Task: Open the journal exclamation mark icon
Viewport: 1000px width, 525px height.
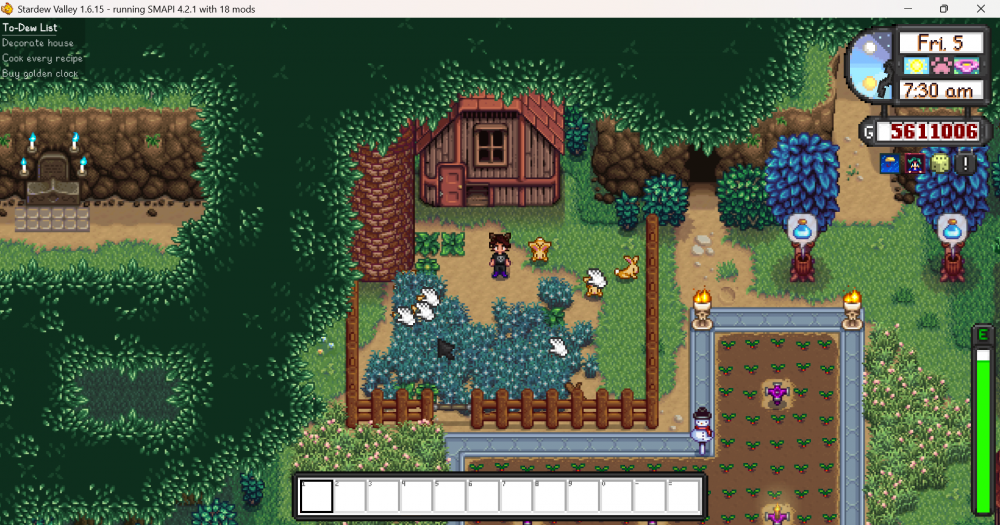Action: coord(965,163)
